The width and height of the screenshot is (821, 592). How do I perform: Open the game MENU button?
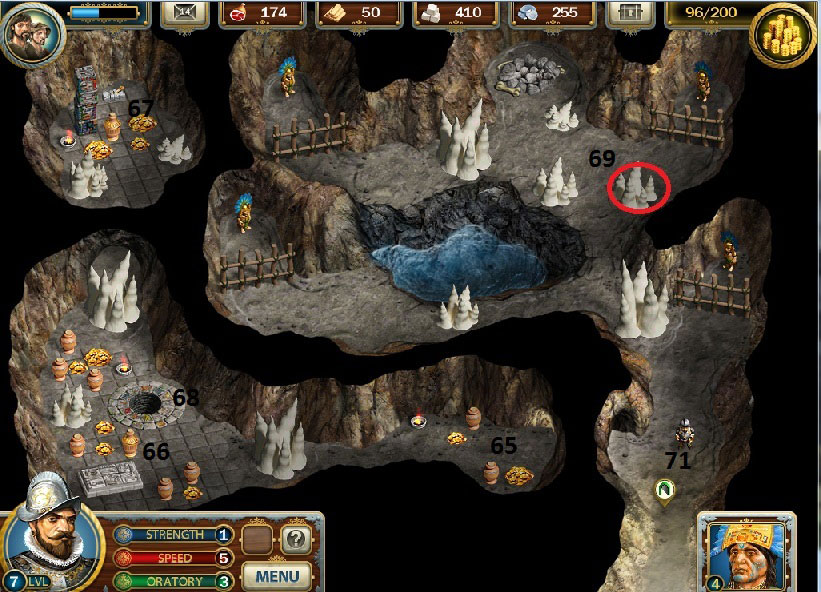[277, 575]
